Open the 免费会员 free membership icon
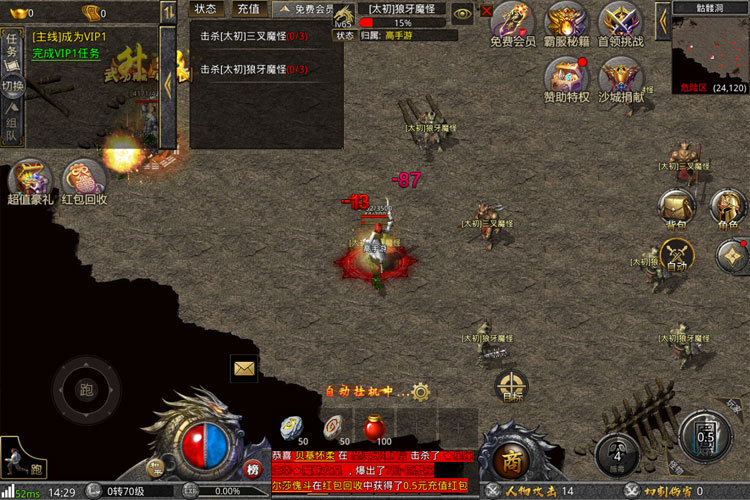This screenshot has height=500, width=750. pyautogui.click(x=512, y=22)
